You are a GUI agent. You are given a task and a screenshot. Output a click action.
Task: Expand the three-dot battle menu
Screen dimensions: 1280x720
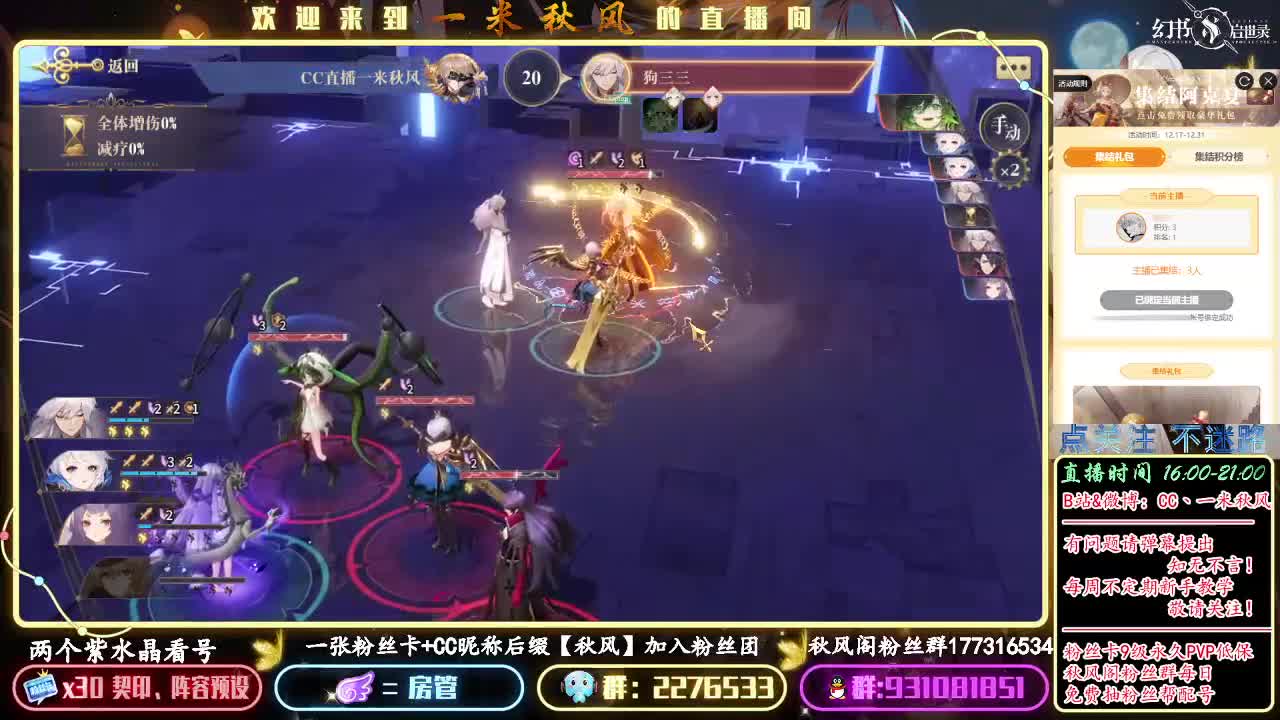coord(1013,65)
